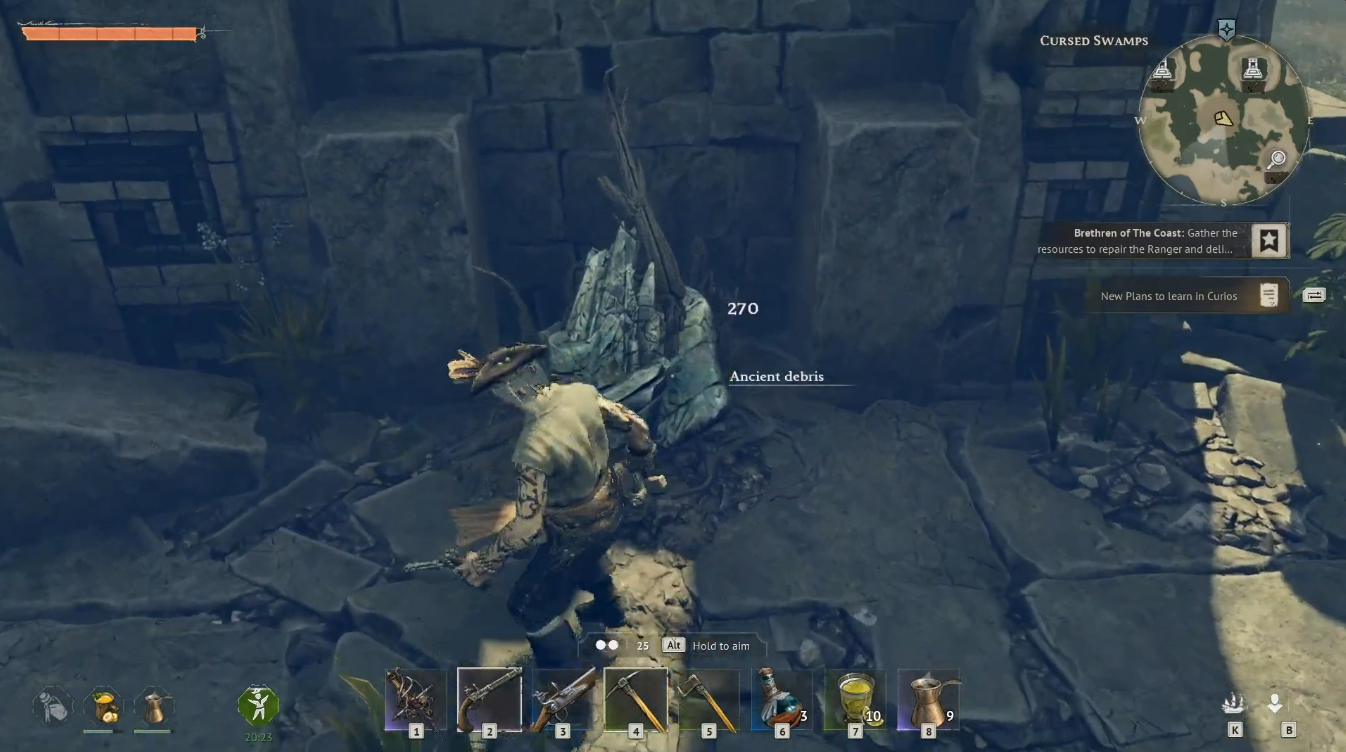Click the Ancient debris label
The width and height of the screenshot is (1346, 752).
pos(776,376)
